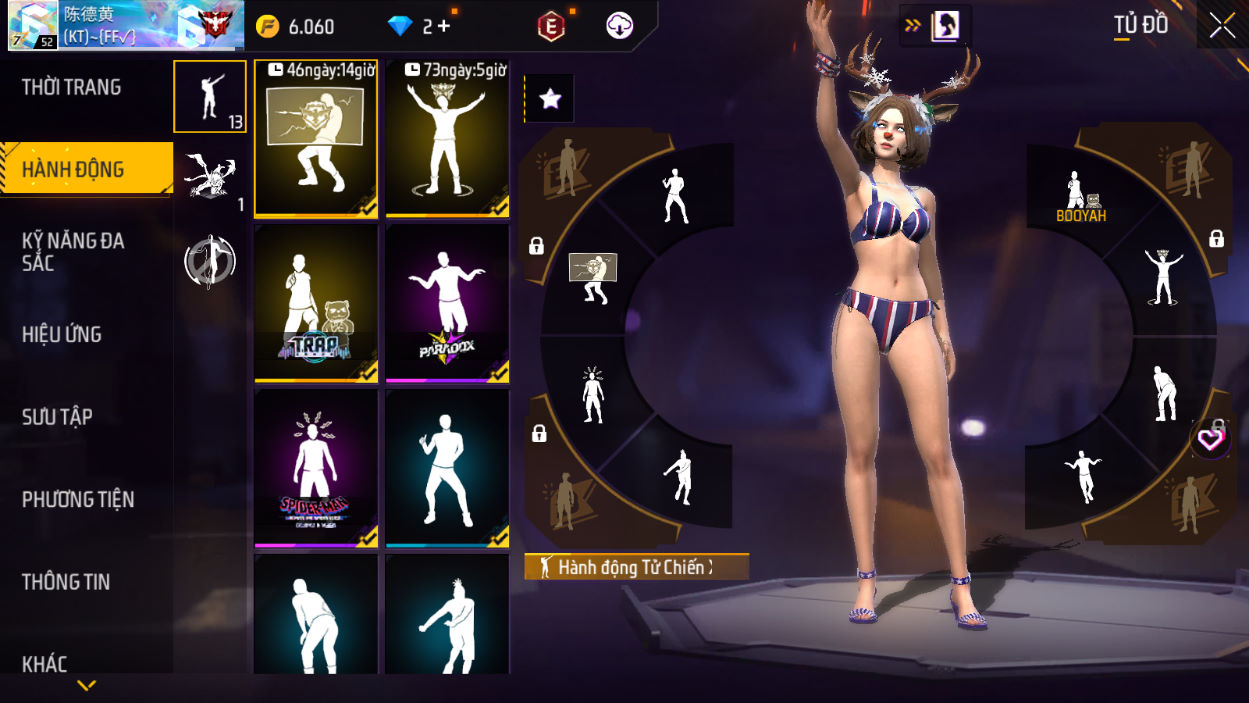Select the HÀNH ĐỘNG category
Viewport: 1249px width, 703px height.
[x=74, y=169]
